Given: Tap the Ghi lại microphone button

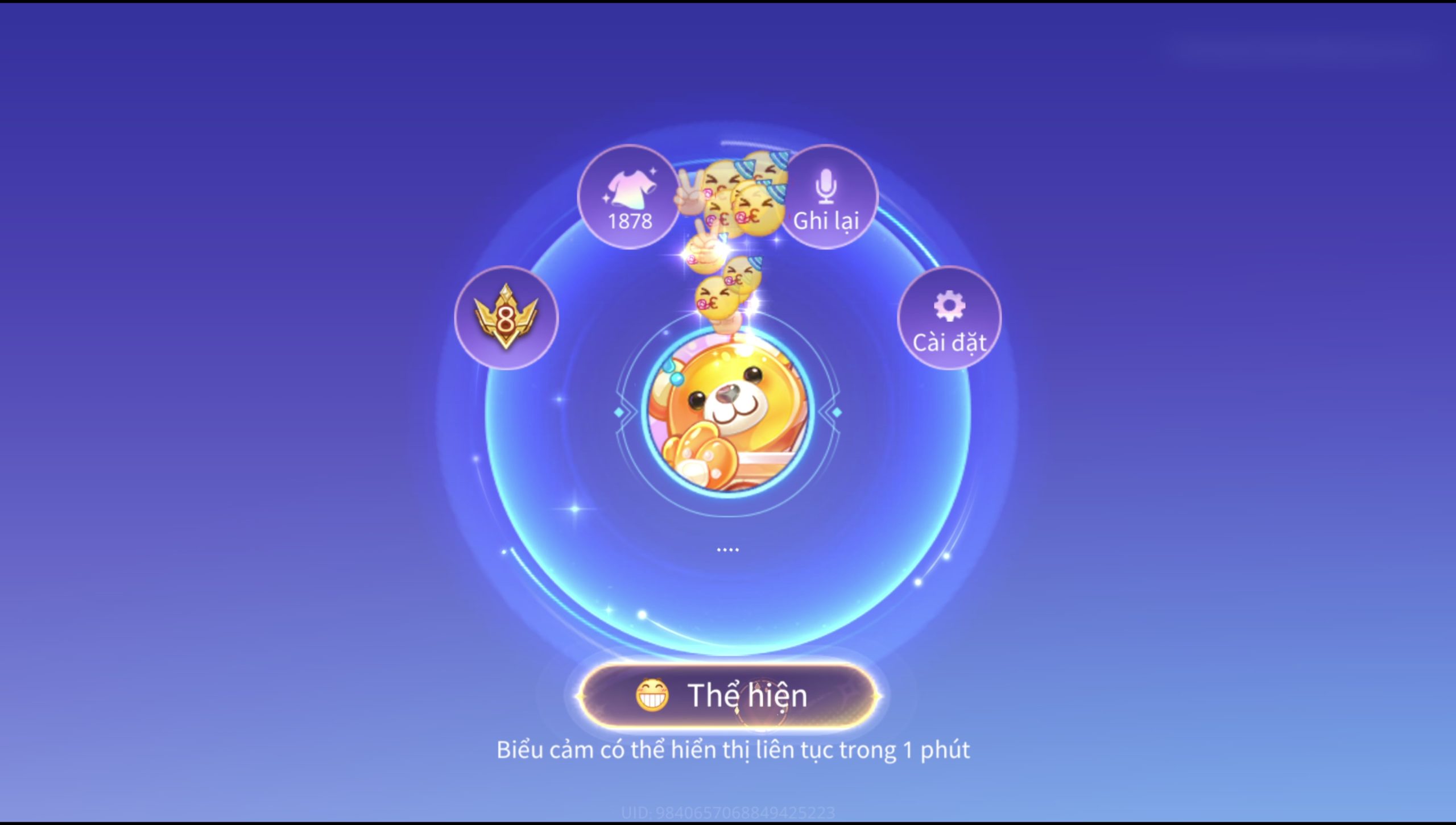Looking at the screenshot, I should (x=826, y=197).
